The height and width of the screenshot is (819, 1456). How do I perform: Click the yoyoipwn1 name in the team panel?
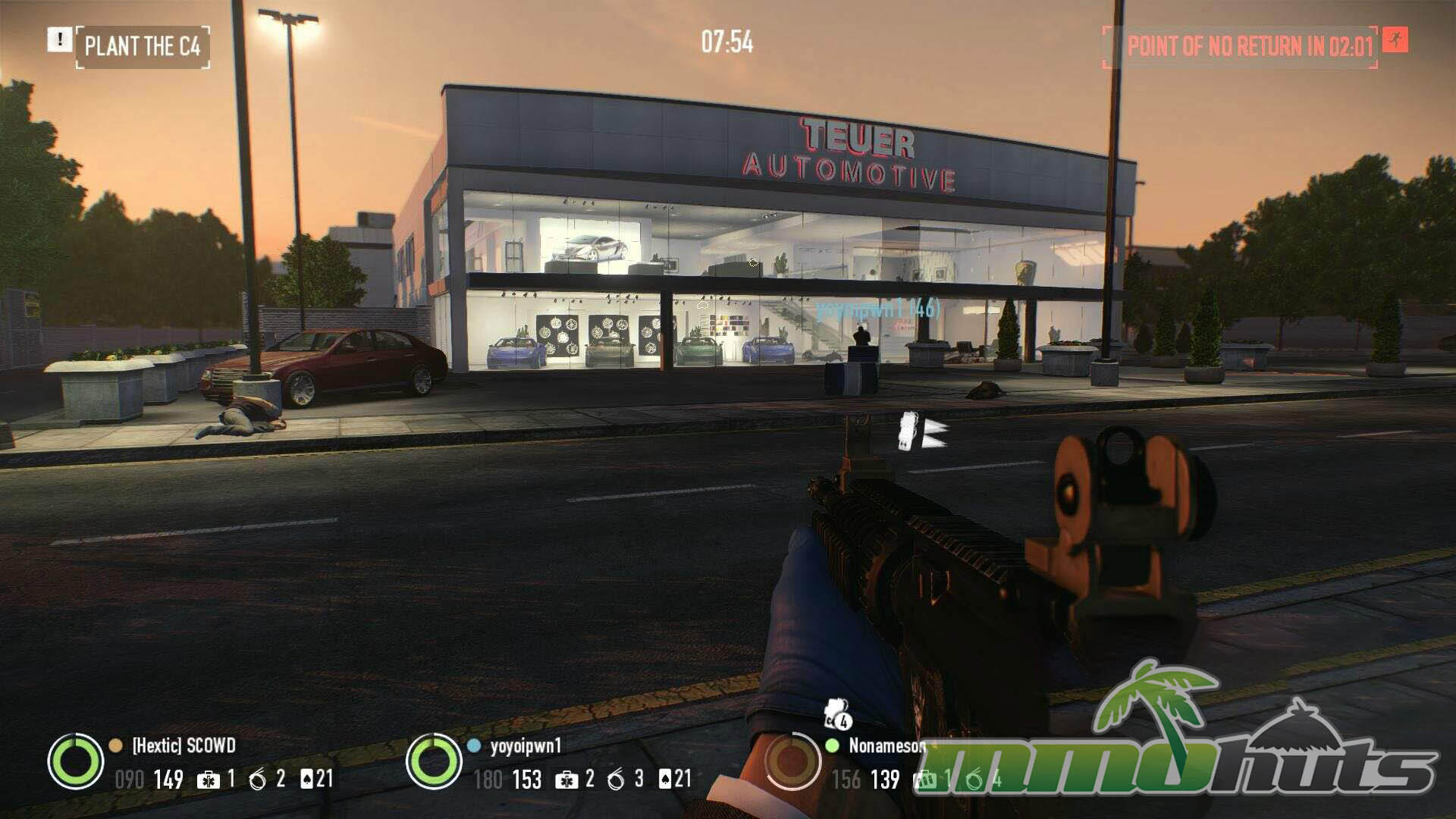pos(526,745)
